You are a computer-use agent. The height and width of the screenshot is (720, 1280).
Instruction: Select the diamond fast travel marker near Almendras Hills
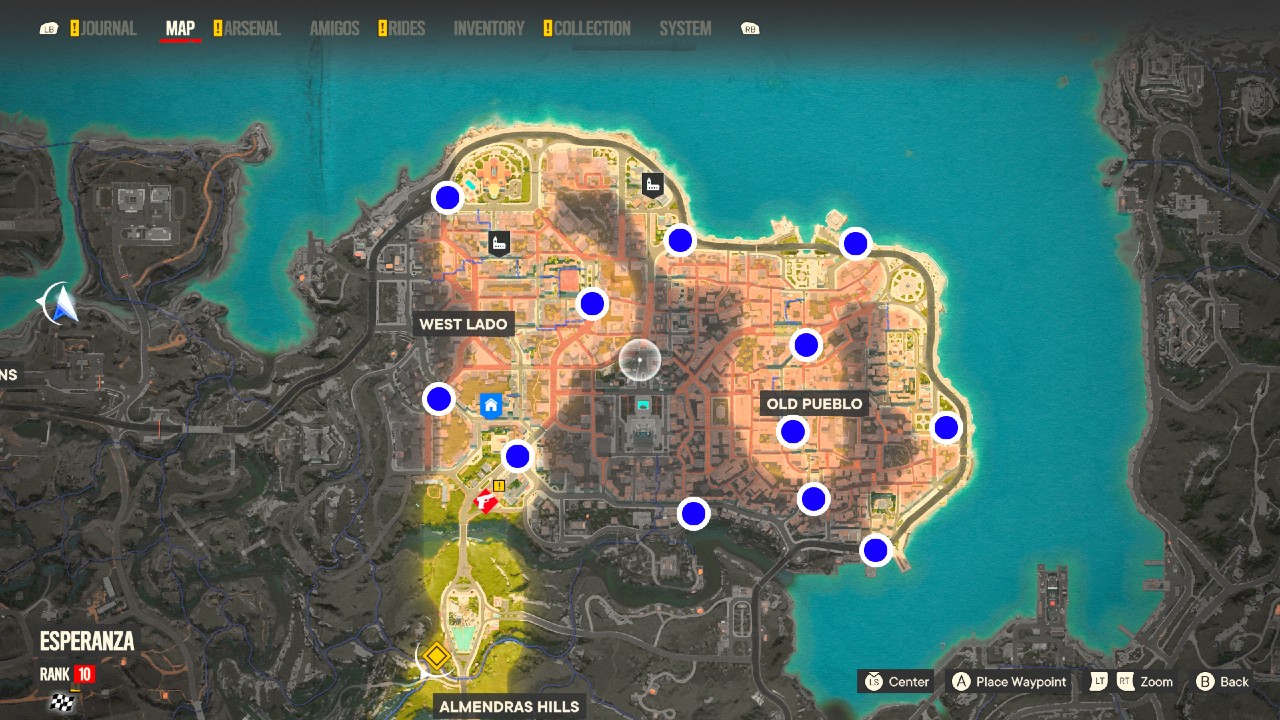[438, 657]
